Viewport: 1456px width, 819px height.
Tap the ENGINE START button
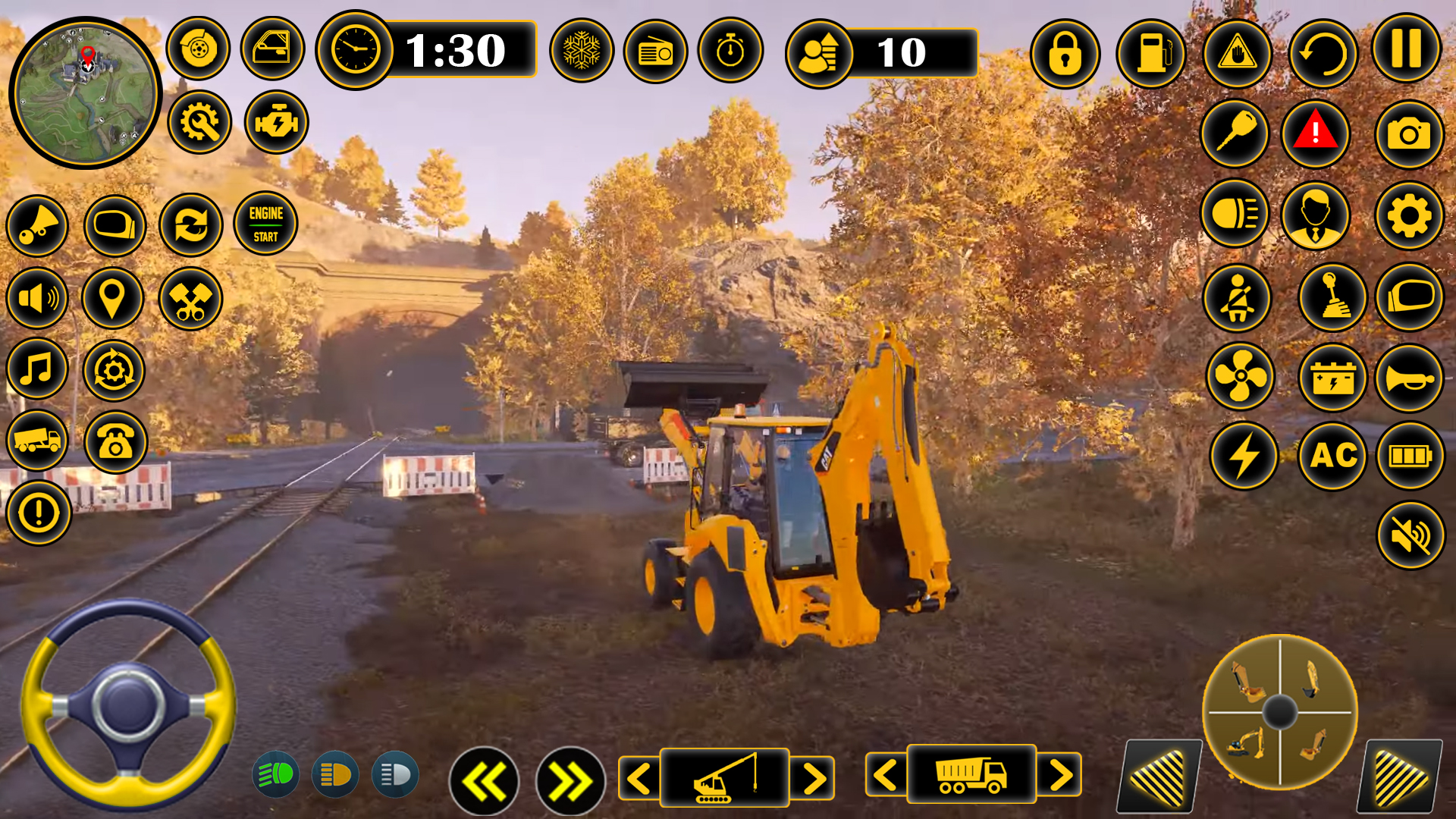pos(265,224)
